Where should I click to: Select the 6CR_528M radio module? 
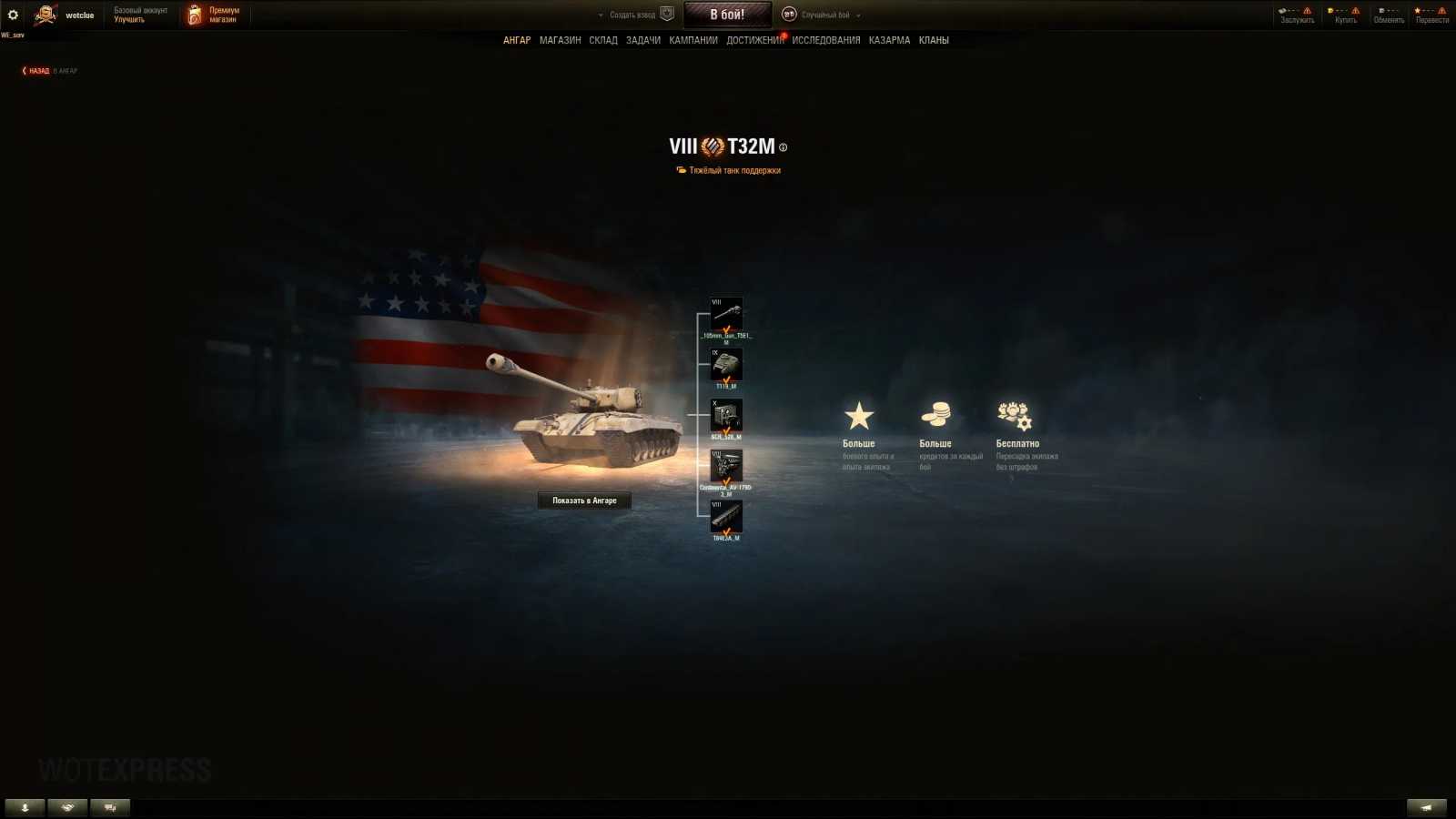(x=726, y=416)
